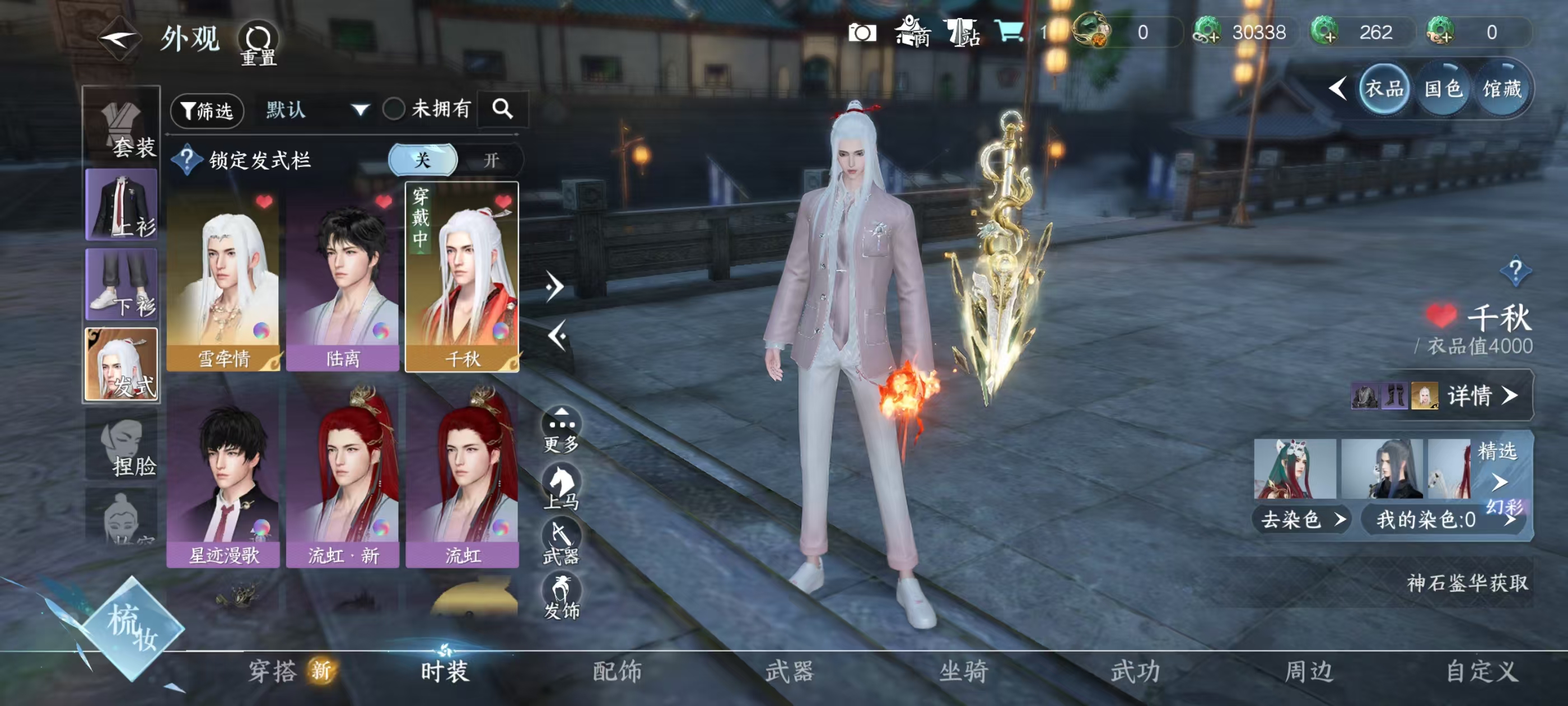Reset appearance with the 重置 button

(258, 44)
